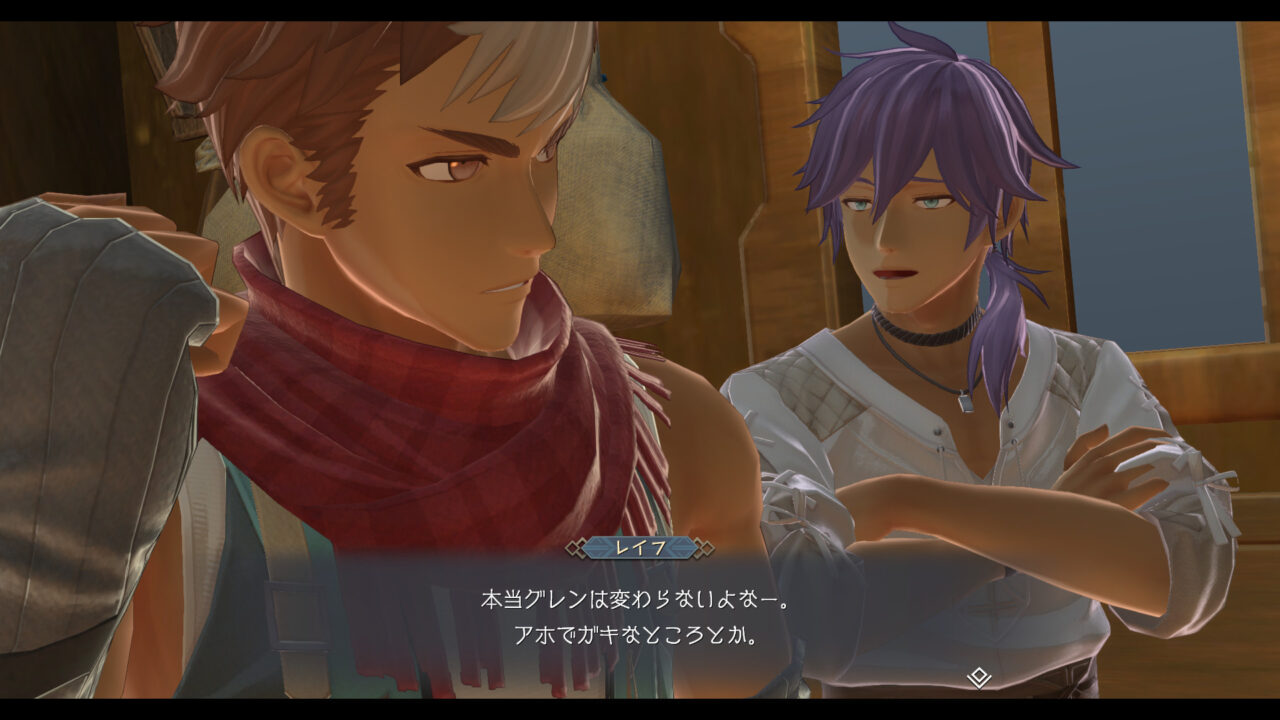Click the レイフ name text on the banner
The image size is (1280, 720).
[639, 547]
